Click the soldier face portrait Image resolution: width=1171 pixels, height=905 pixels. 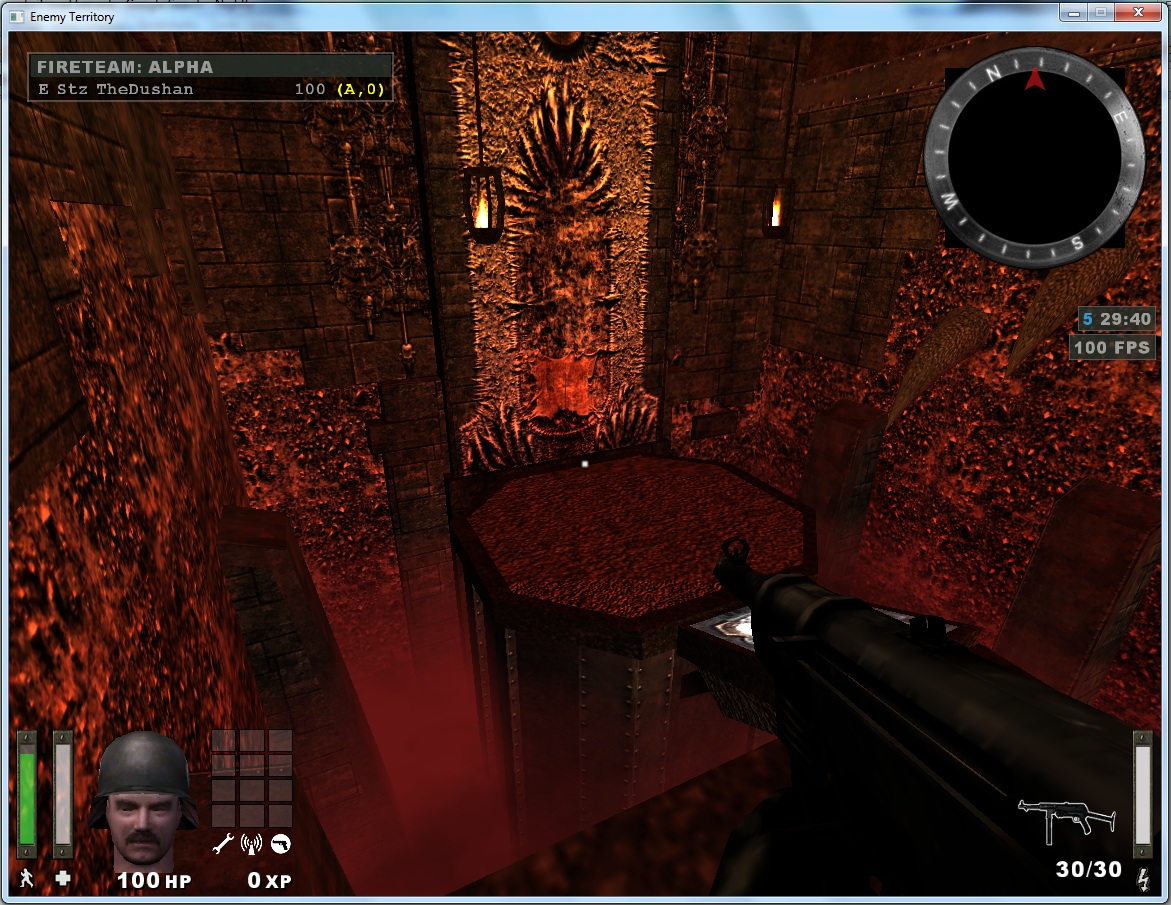(x=142, y=800)
